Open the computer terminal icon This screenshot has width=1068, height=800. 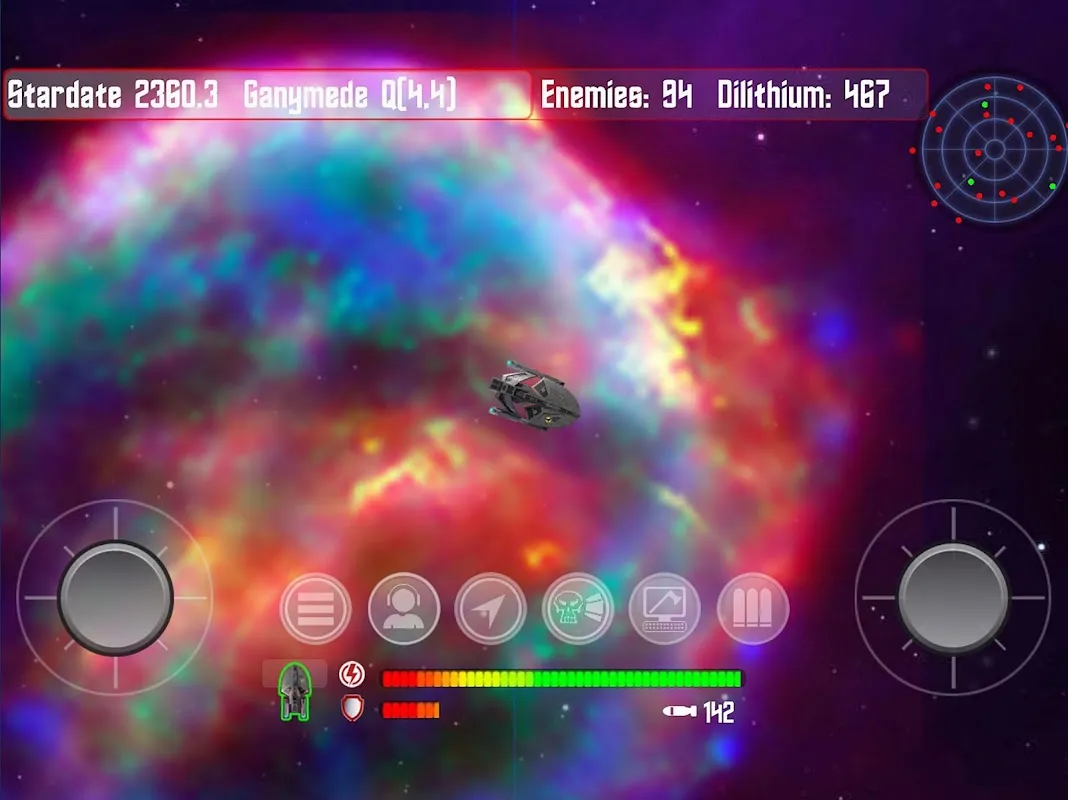[x=665, y=608]
